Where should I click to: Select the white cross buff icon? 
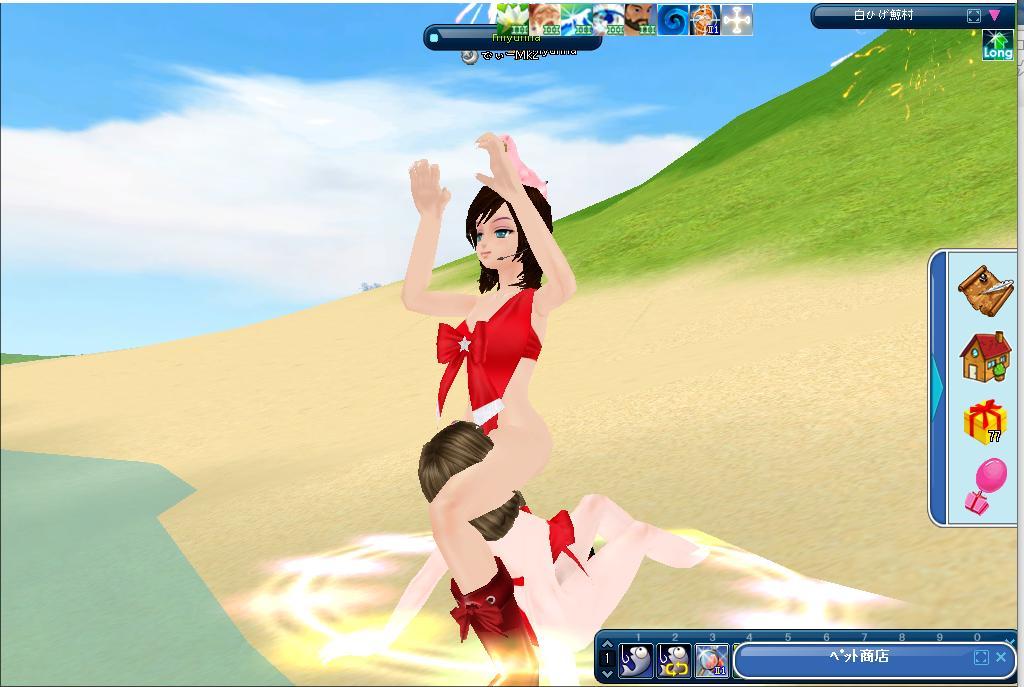(737, 19)
